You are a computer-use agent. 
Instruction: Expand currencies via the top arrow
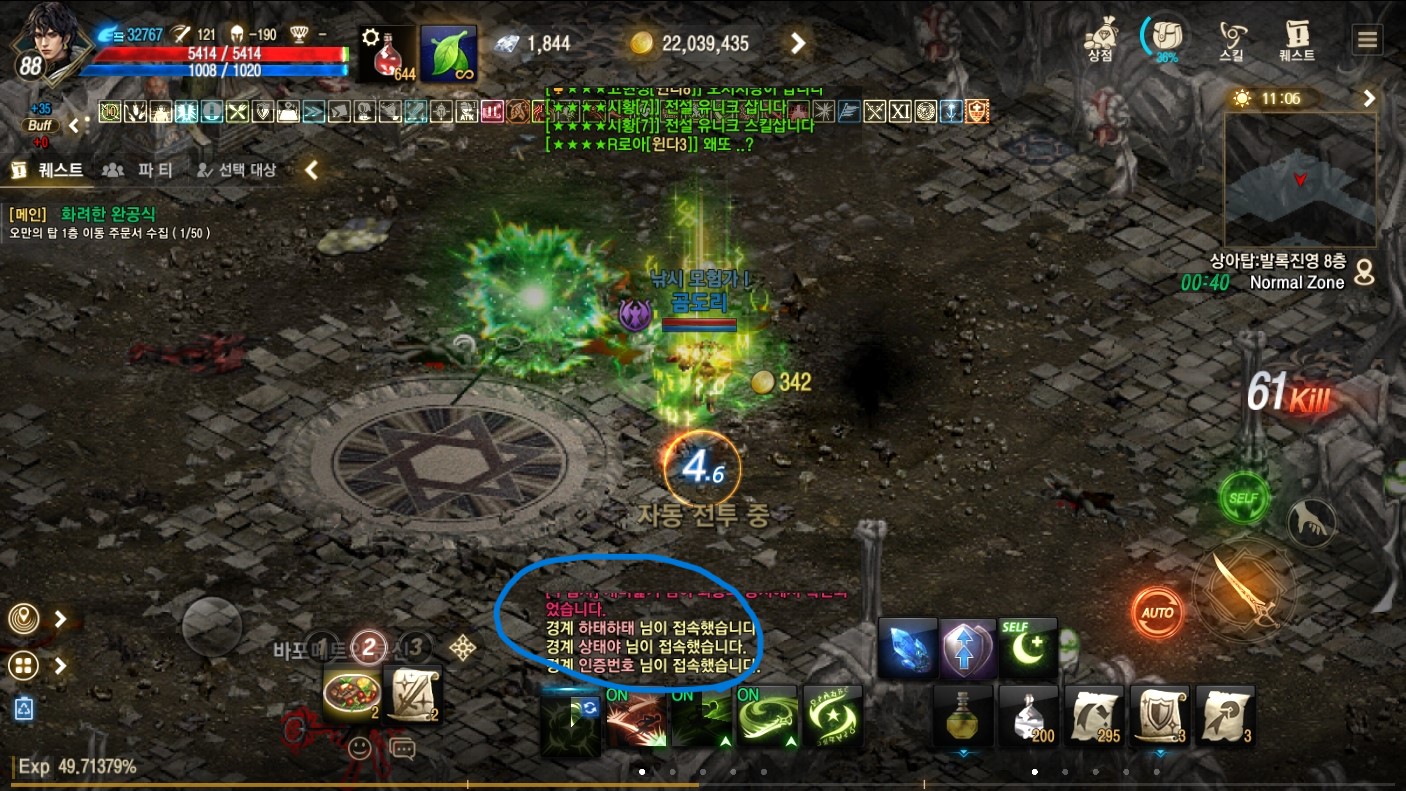(797, 43)
